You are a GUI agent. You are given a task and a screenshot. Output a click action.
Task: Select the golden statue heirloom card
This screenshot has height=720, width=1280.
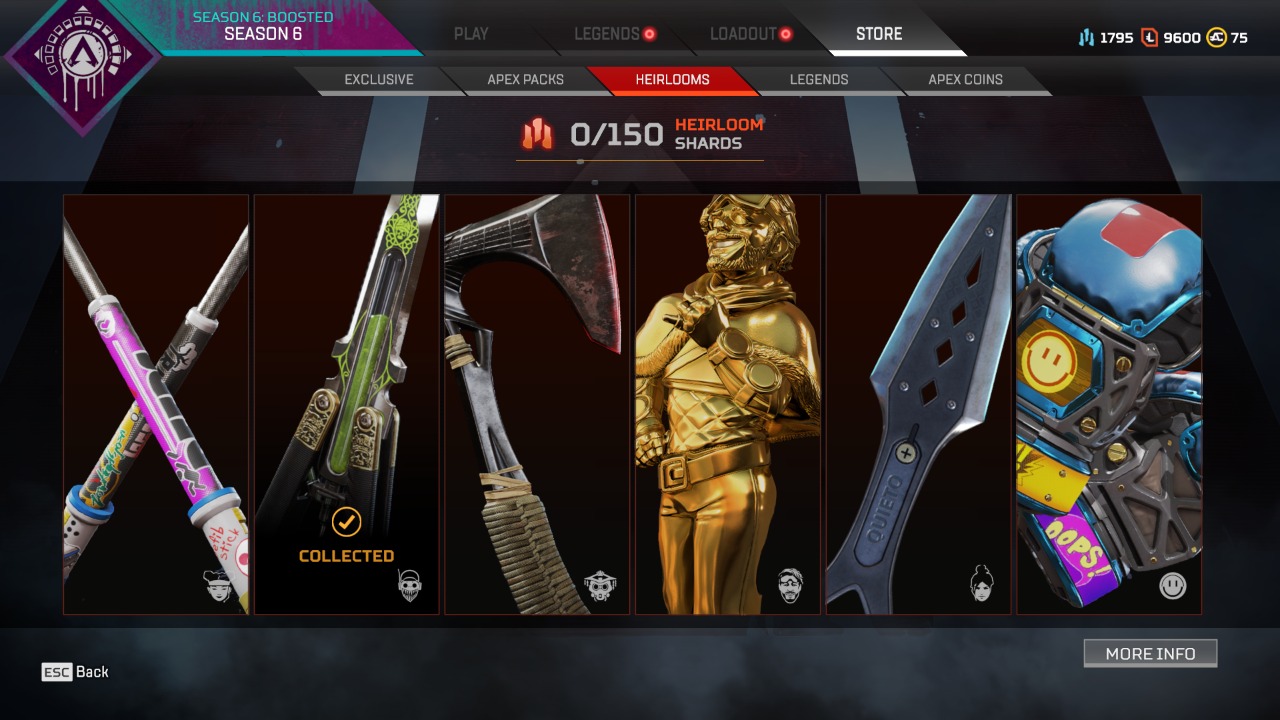(728, 404)
